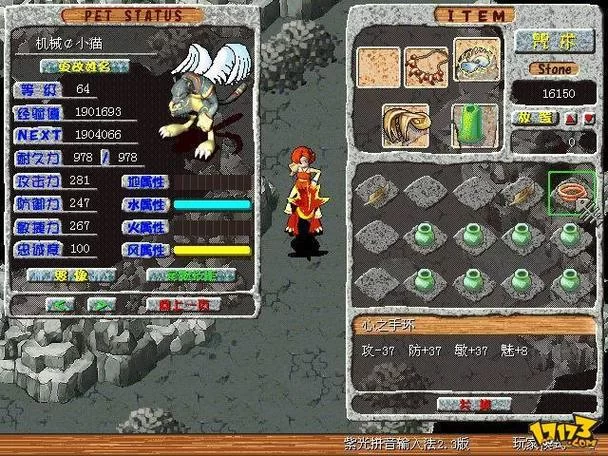Select the highlighted orange bracelet in the inventory
Image resolution: width=608 pixels, height=456 pixels.
pos(571,191)
